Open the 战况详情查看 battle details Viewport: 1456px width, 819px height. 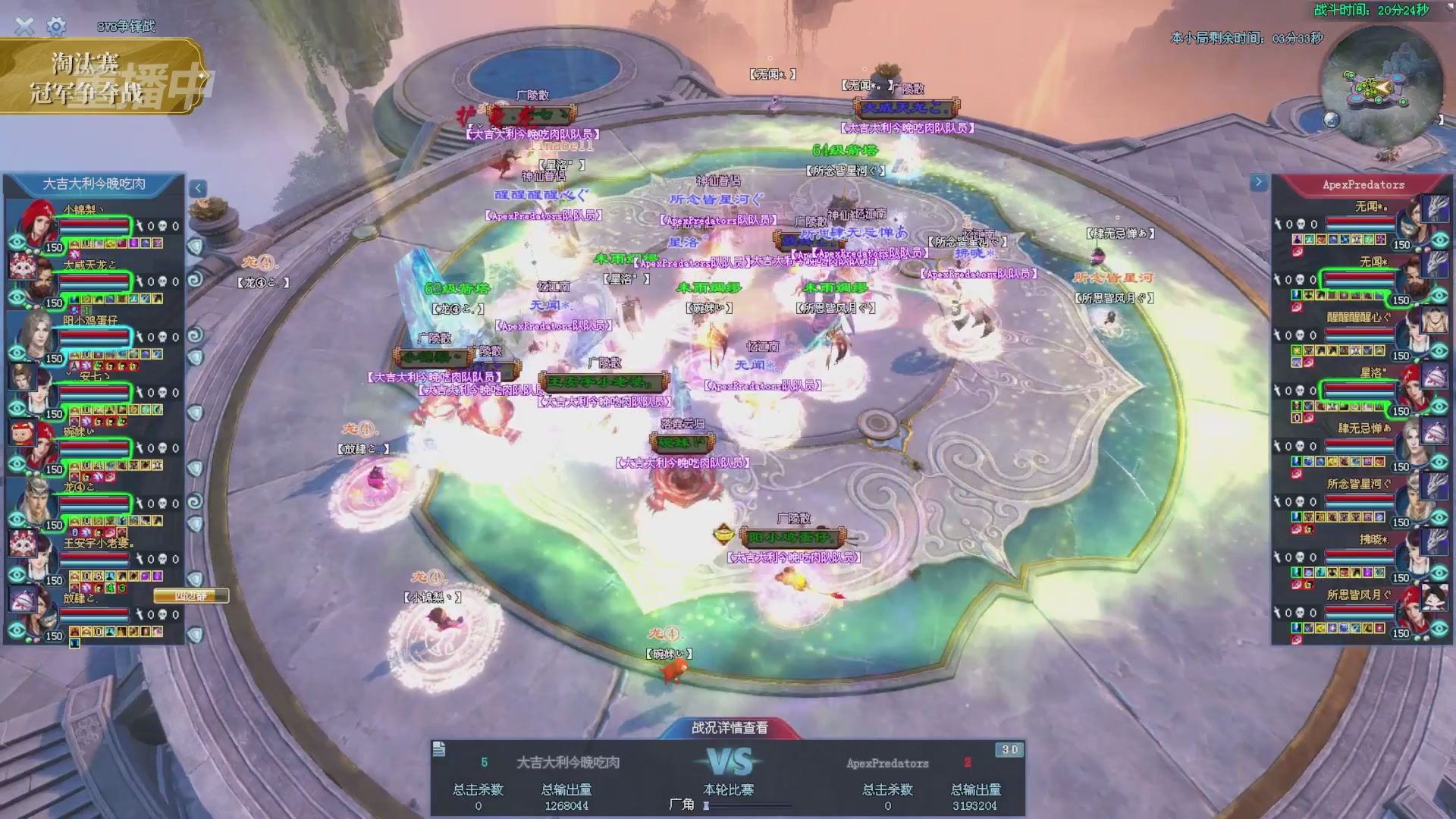[730, 728]
